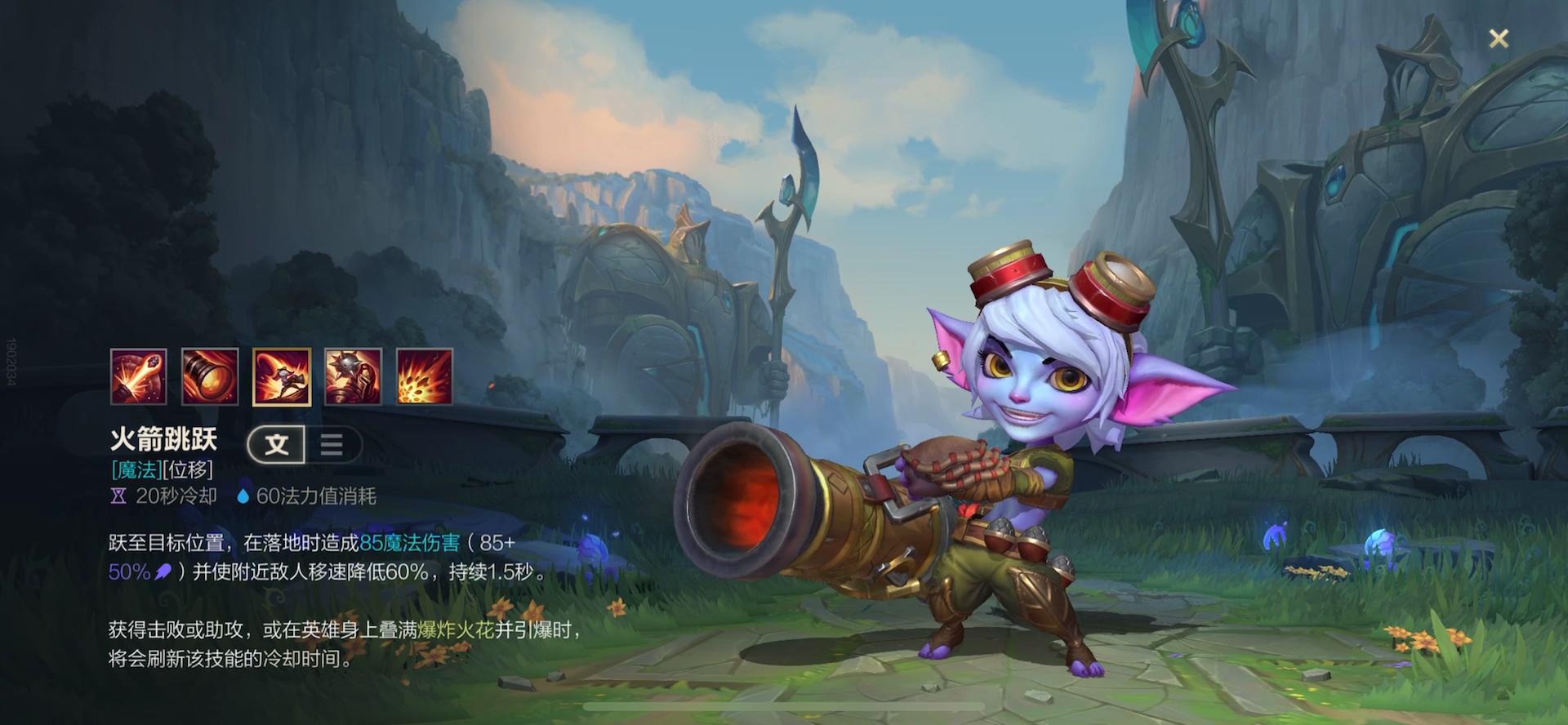The height and width of the screenshot is (725, 1568).
Task: Select the cannon barrel Rapid Fire icon
Action: (x=210, y=376)
